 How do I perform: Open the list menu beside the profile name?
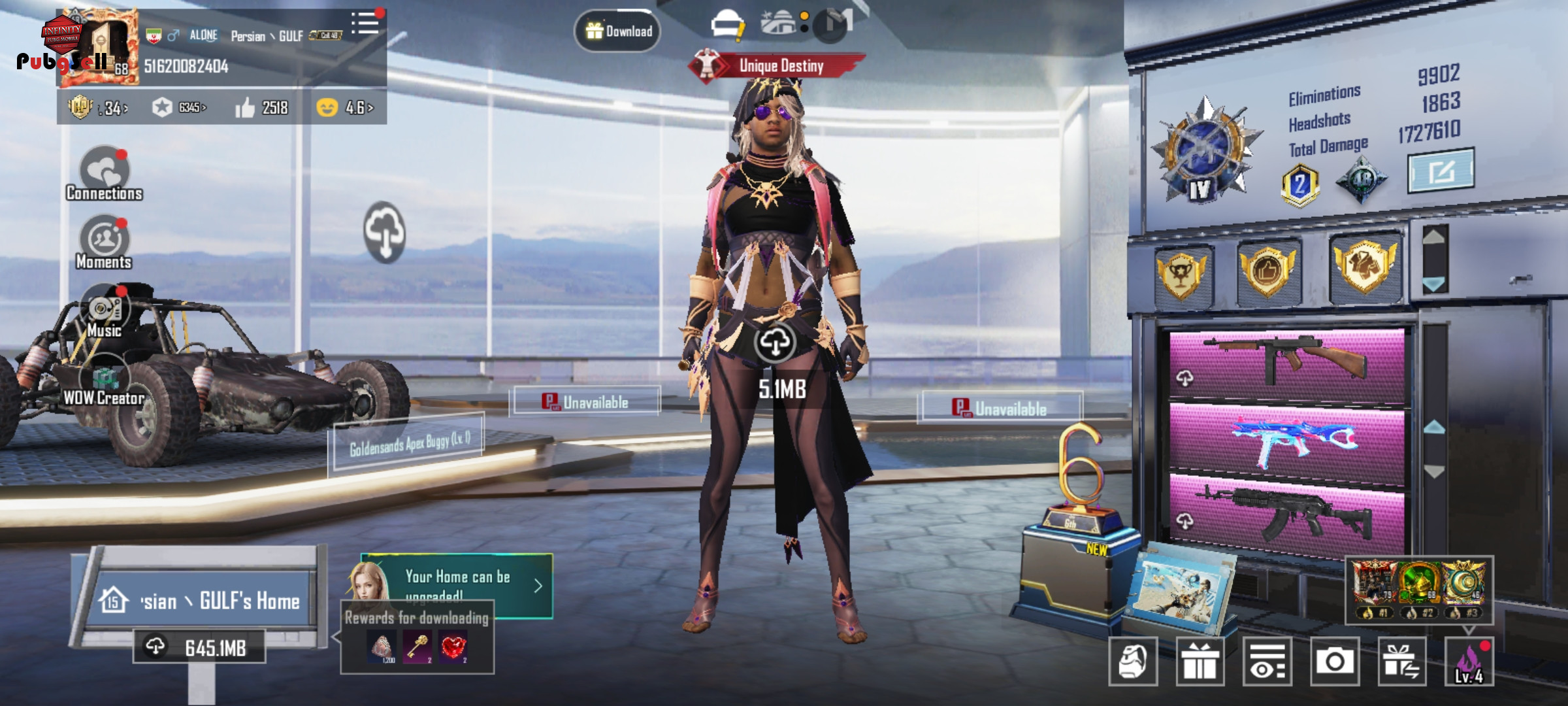(x=365, y=24)
